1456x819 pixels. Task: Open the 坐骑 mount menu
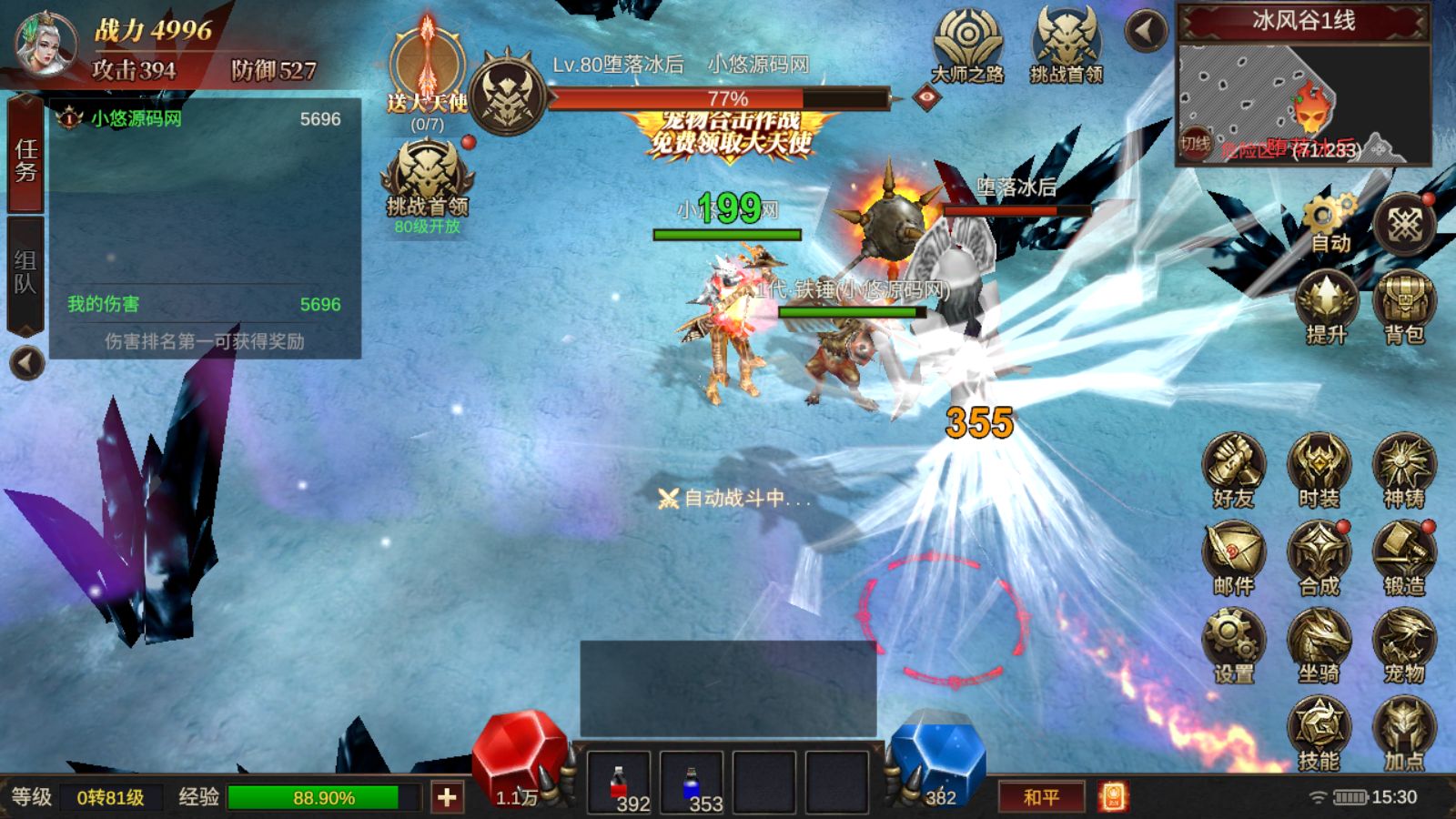pyautogui.click(x=1319, y=646)
